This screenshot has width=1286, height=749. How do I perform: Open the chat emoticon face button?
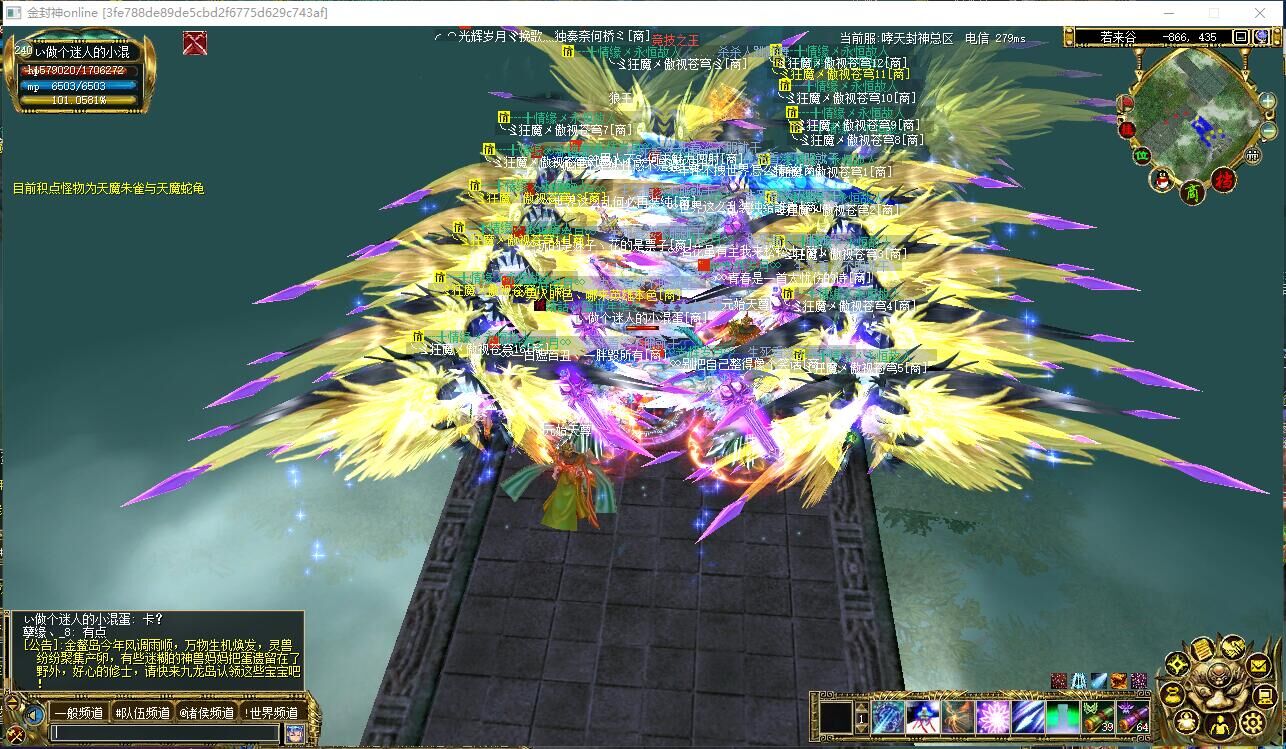click(294, 733)
